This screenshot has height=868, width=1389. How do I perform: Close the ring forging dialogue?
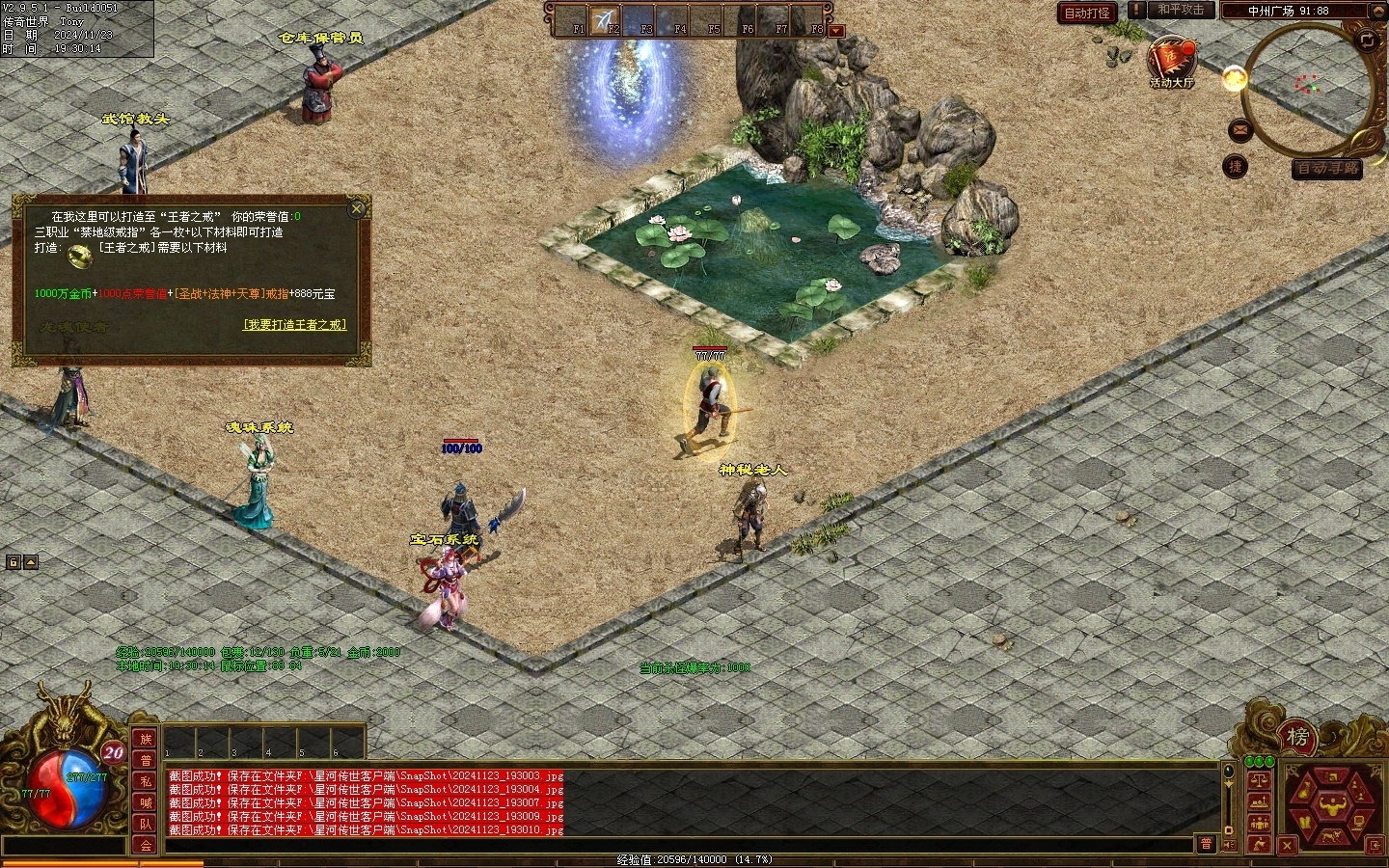pos(357,208)
